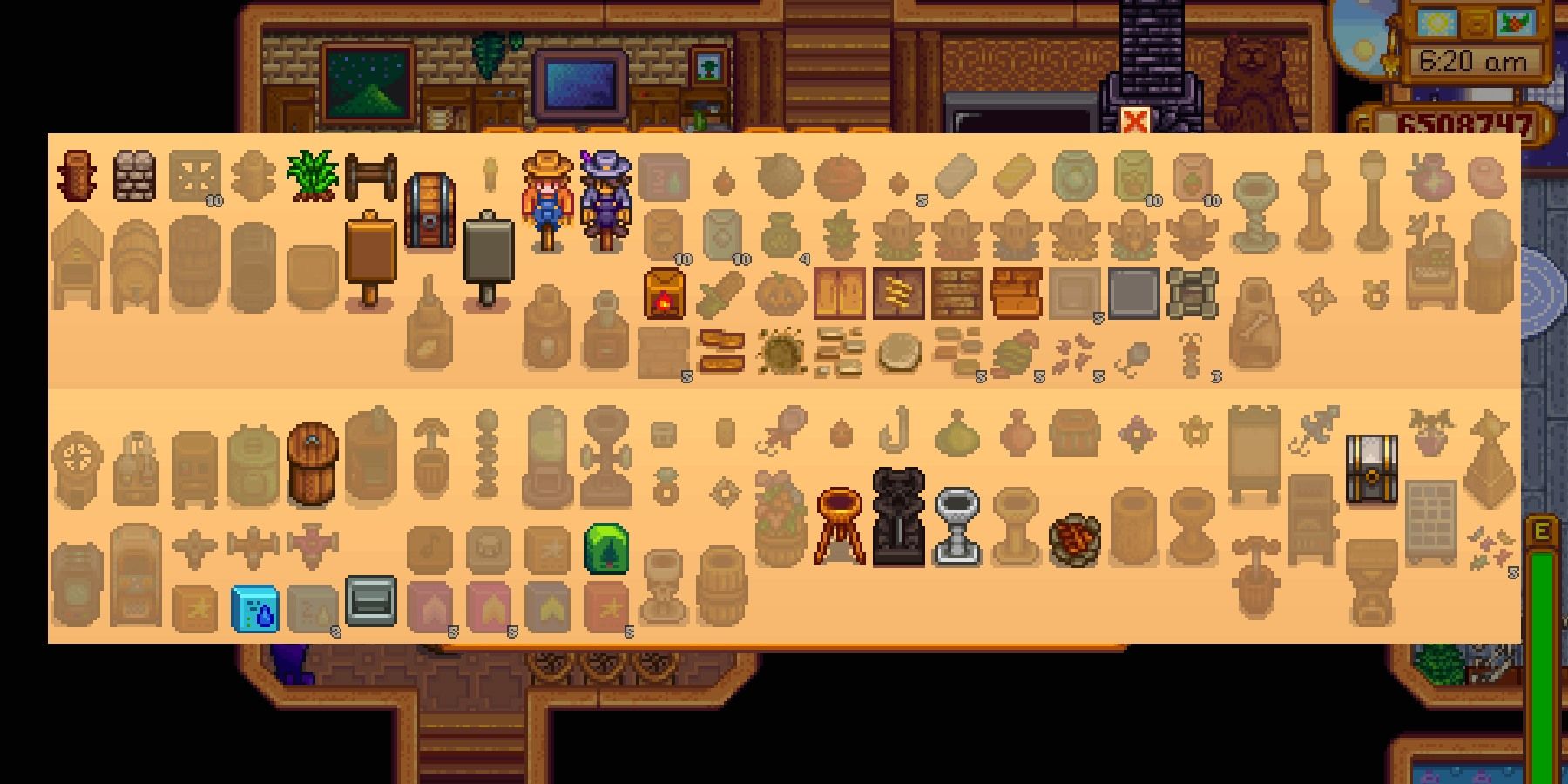Screen dimensions: 1568x784
Task: Select the glowing Furnace recipe
Action: 664,294
